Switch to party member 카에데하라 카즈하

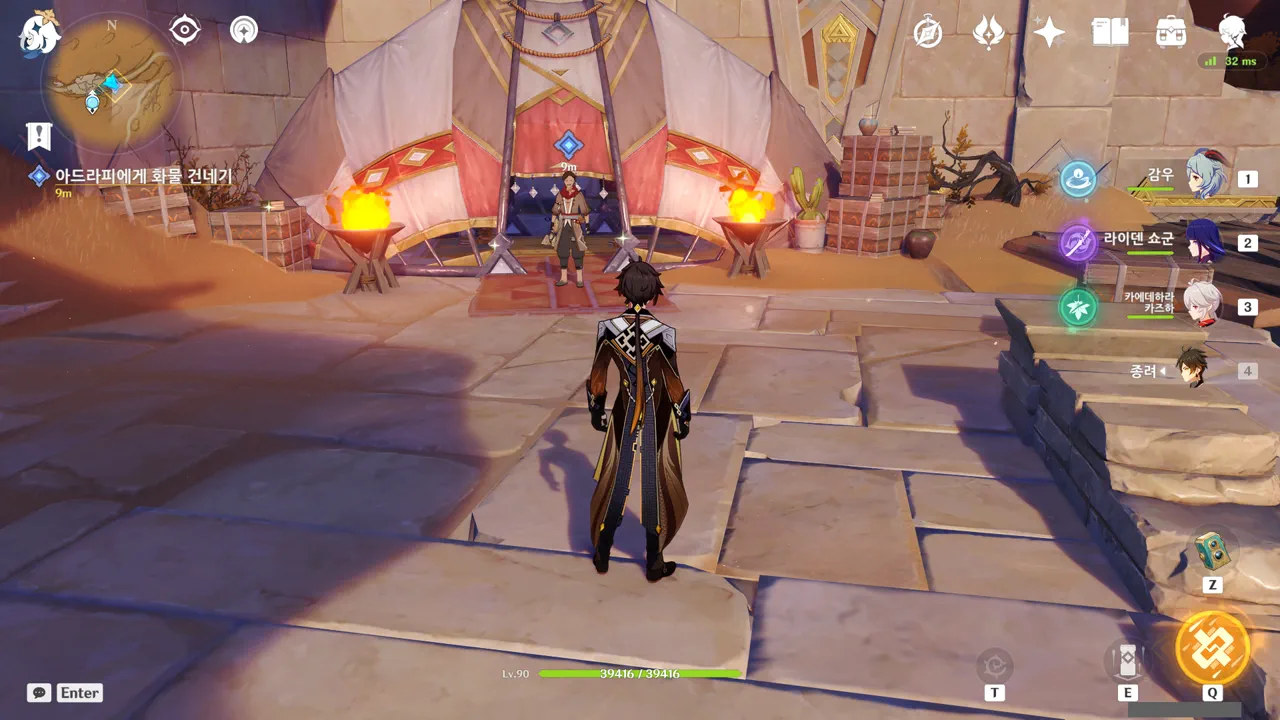point(1203,305)
